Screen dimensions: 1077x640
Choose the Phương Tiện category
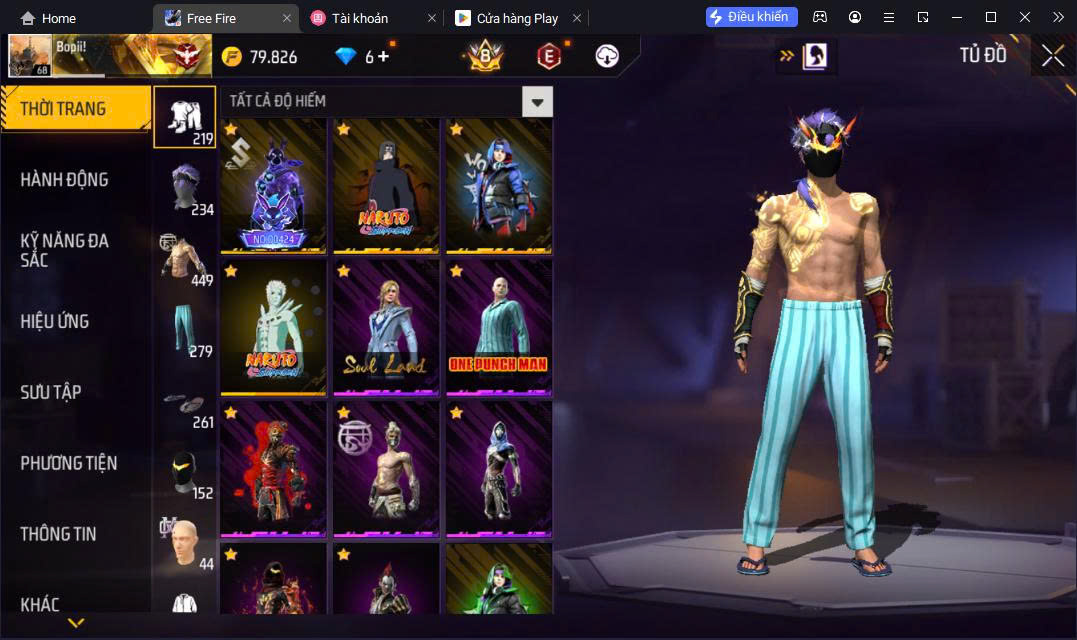(x=68, y=463)
